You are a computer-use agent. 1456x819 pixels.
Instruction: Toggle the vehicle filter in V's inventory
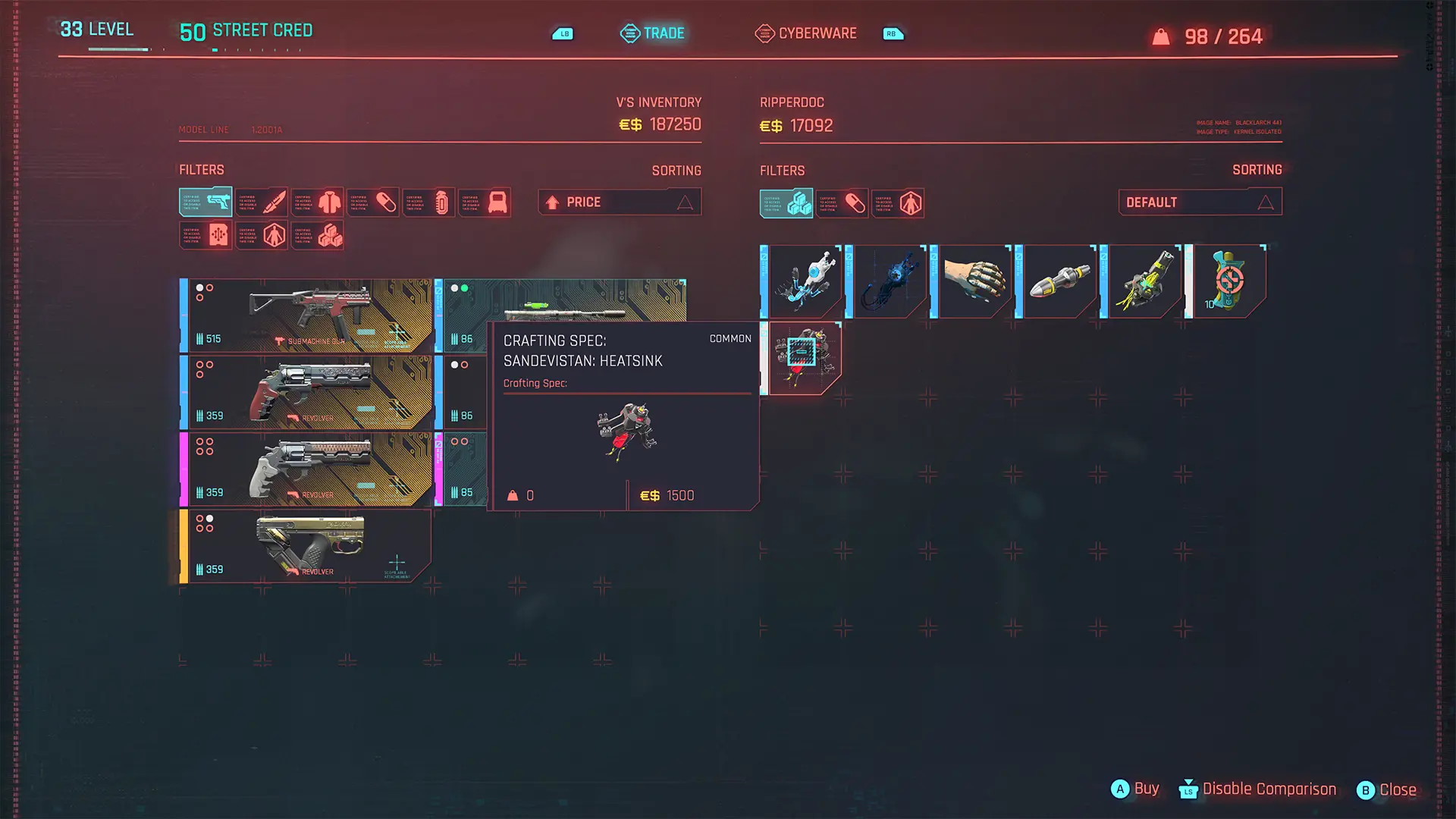(x=486, y=202)
